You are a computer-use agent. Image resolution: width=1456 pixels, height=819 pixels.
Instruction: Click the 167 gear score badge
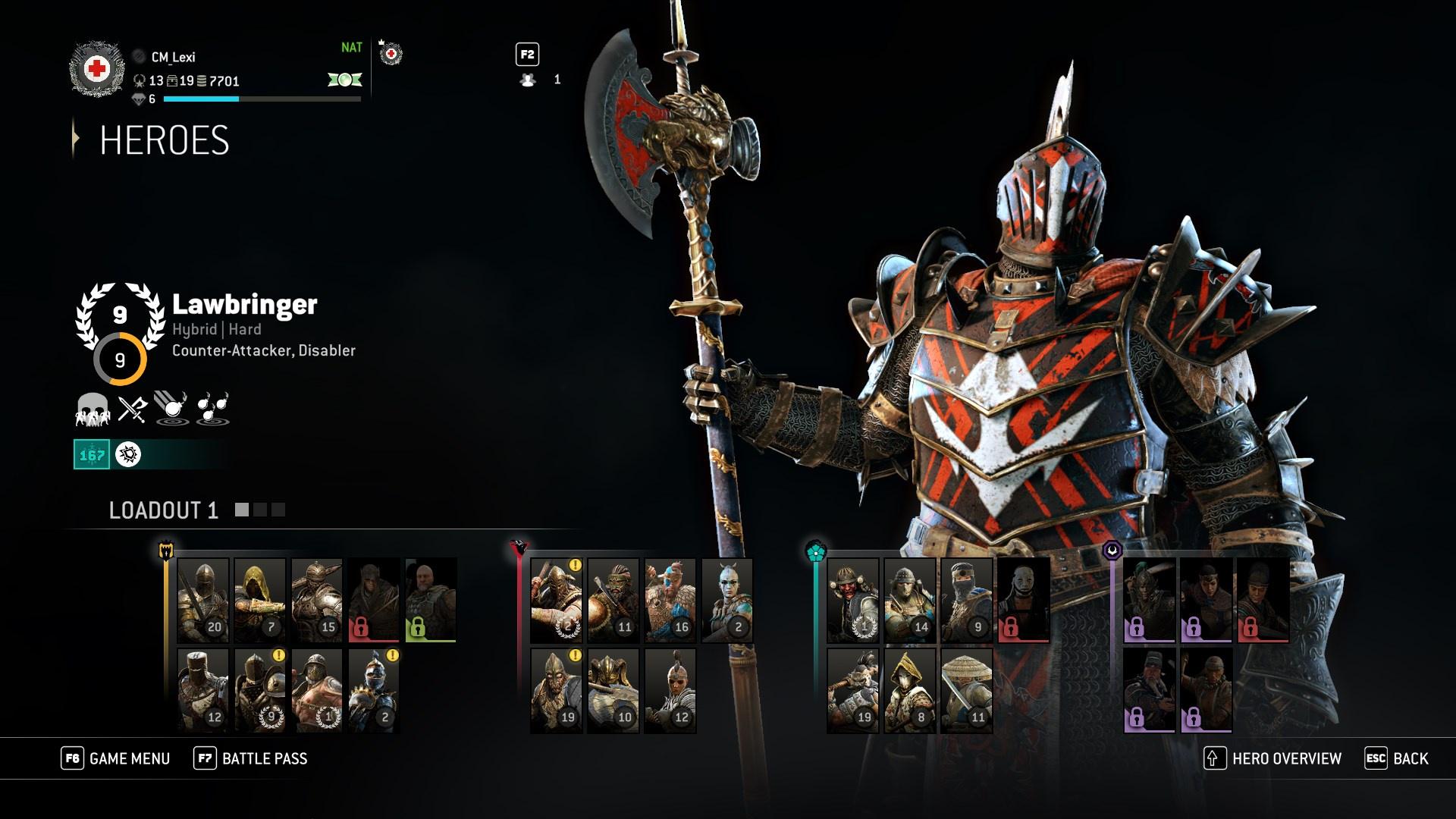92,455
